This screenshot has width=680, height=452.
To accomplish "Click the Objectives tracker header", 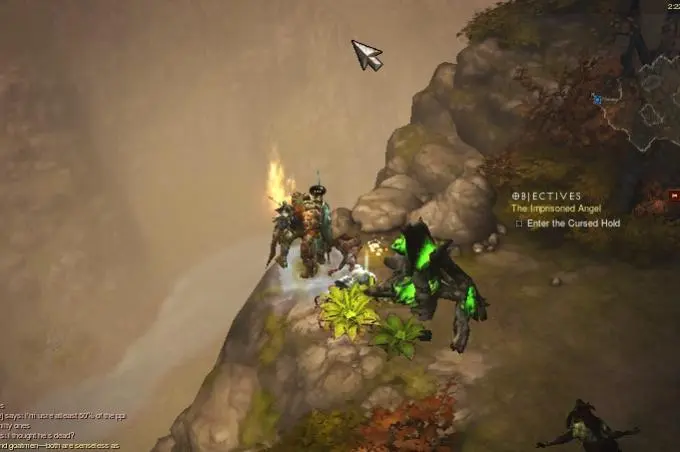I will pyautogui.click(x=547, y=196).
